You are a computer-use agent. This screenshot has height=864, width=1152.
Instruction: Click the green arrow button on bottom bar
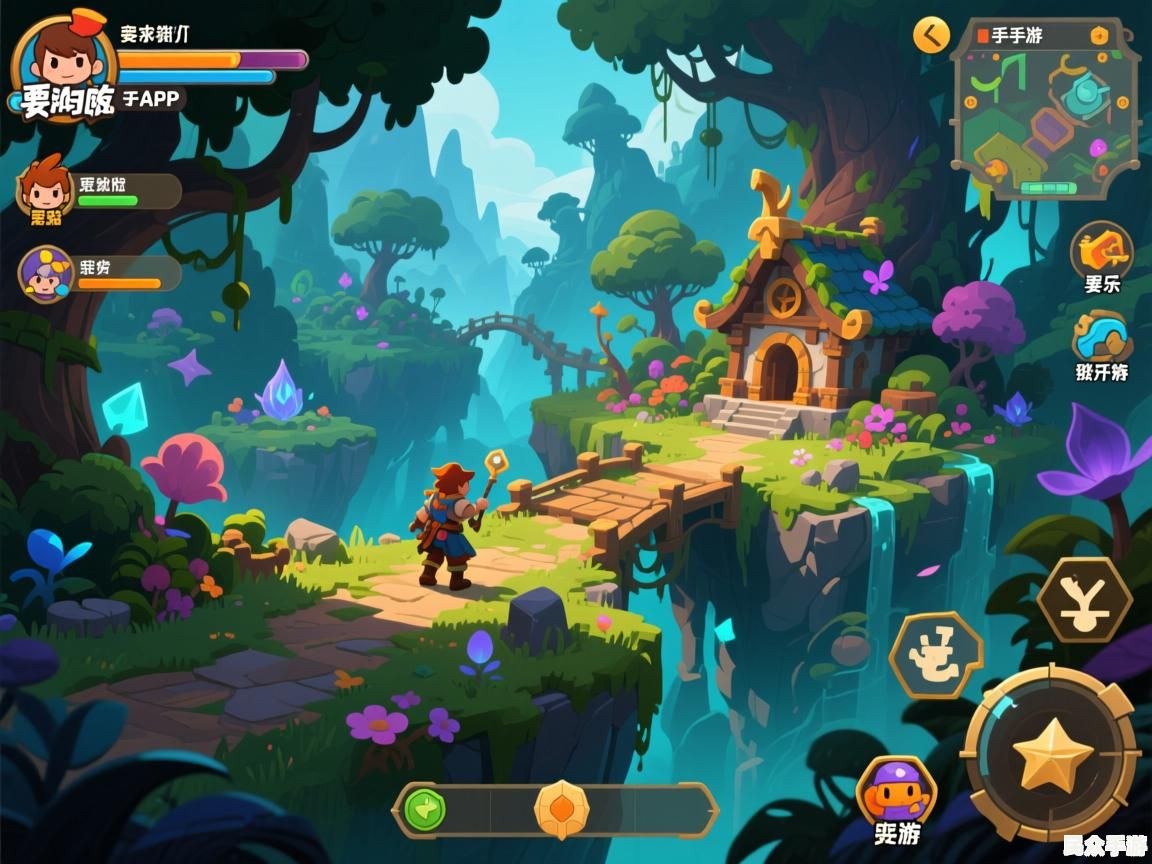[x=425, y=810]
